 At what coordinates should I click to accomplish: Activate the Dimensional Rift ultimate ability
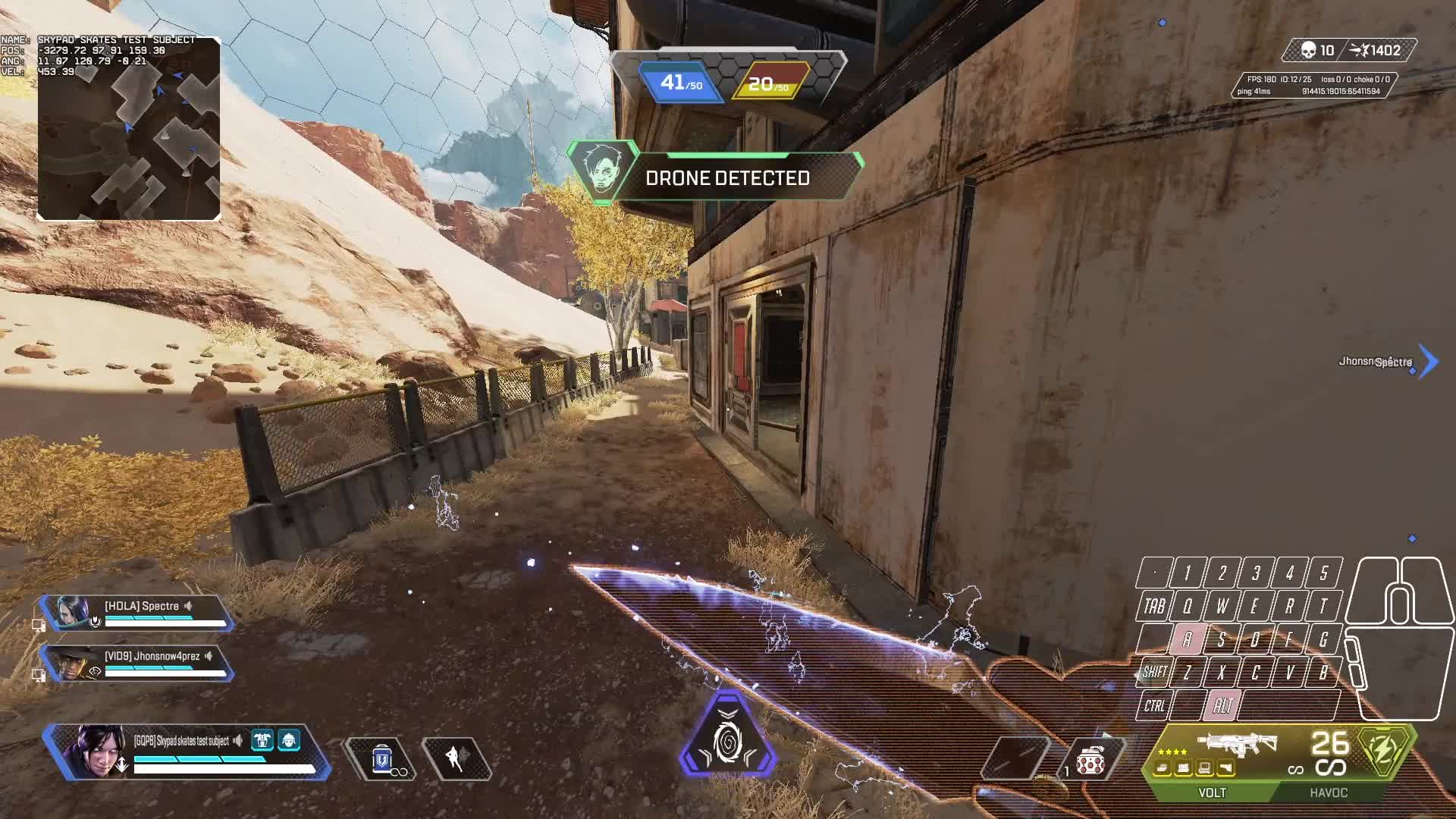tap(728, 737)
